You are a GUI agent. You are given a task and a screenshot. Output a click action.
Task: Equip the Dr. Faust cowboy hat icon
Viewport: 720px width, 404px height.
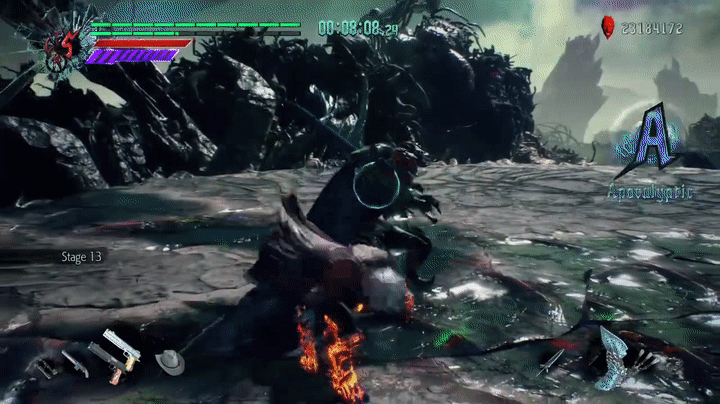pos(169,361)
